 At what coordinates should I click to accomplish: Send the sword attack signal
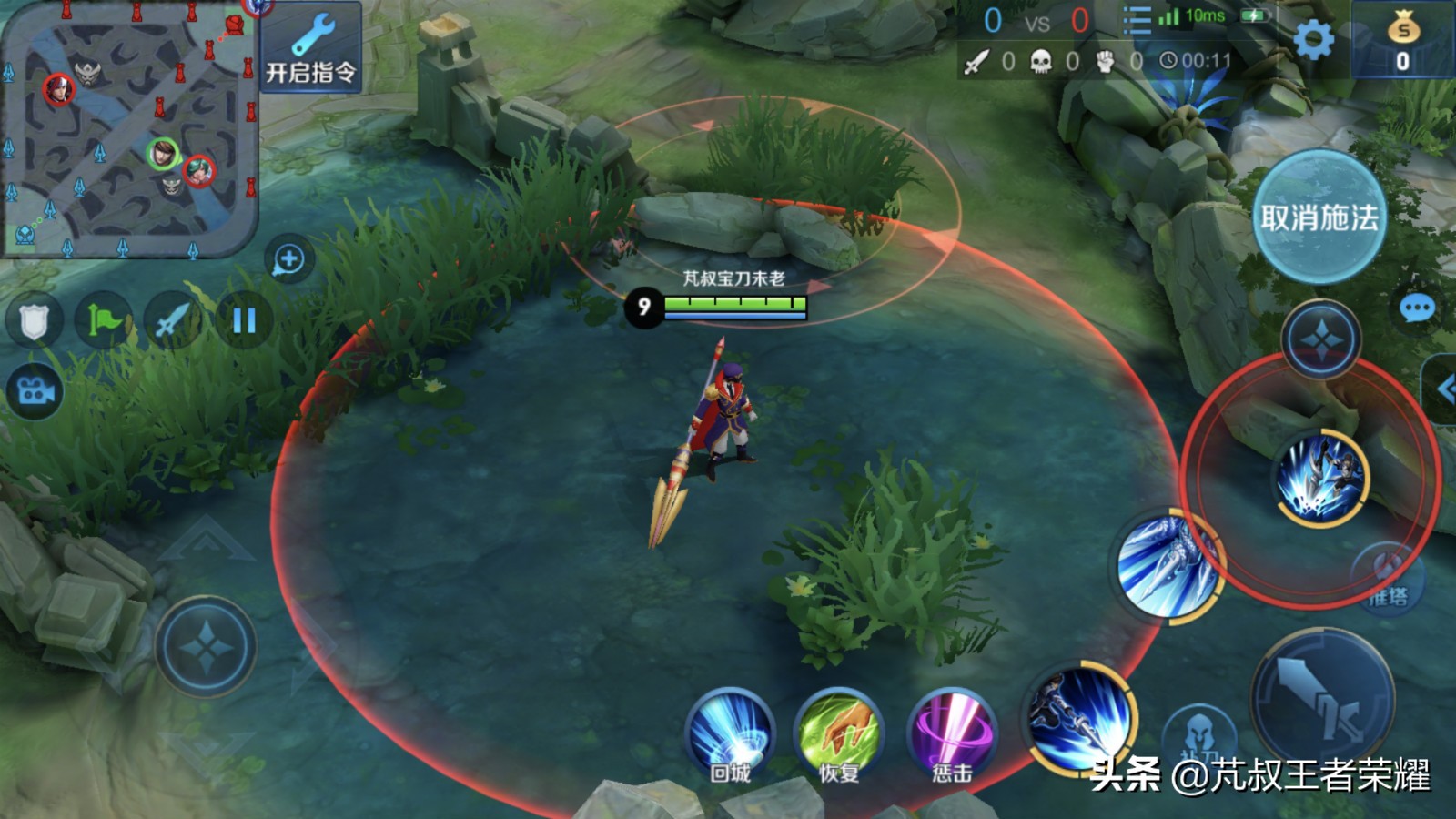click(x=173, y=320)
